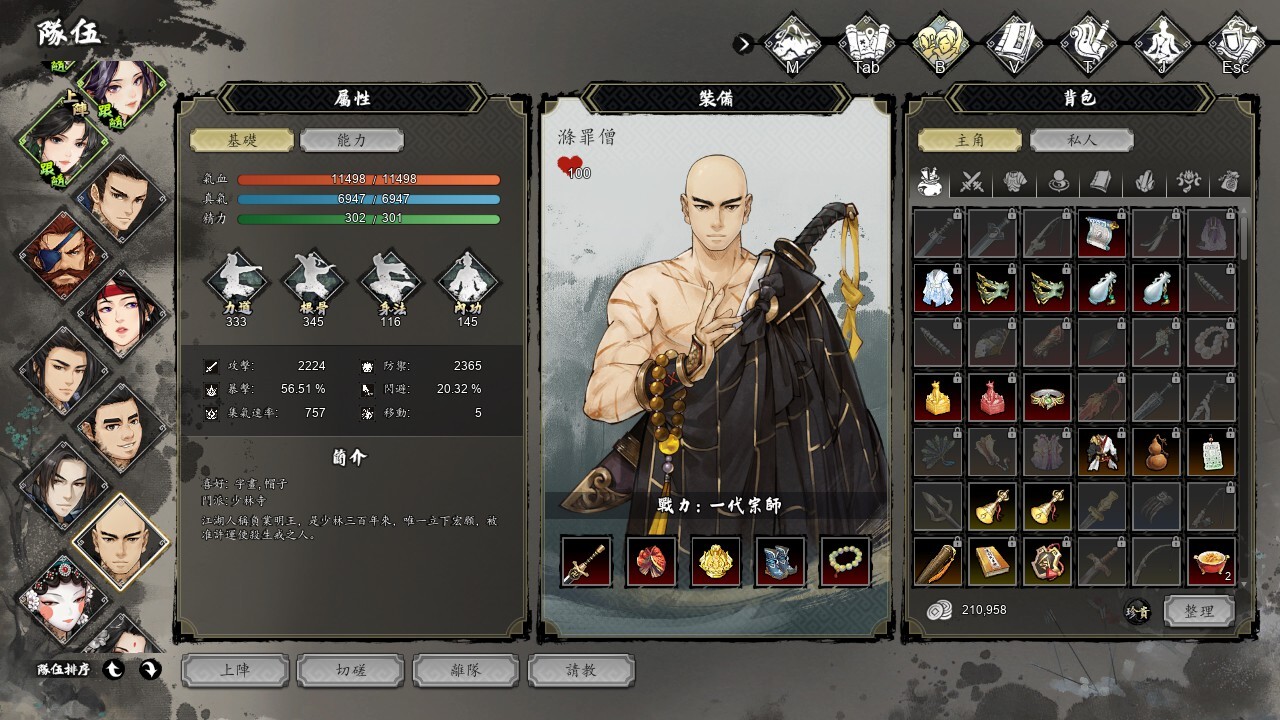Viewport: 1280px width, 720px height.
Task: Select the equipped blue boots slot
Action: (781, 562)
